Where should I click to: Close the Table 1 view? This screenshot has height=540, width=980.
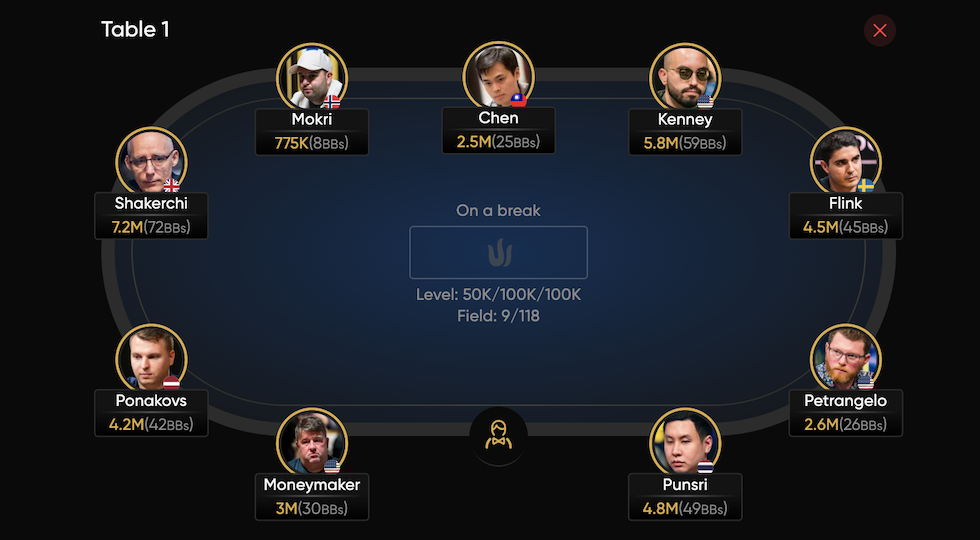[x=880, y=31]
